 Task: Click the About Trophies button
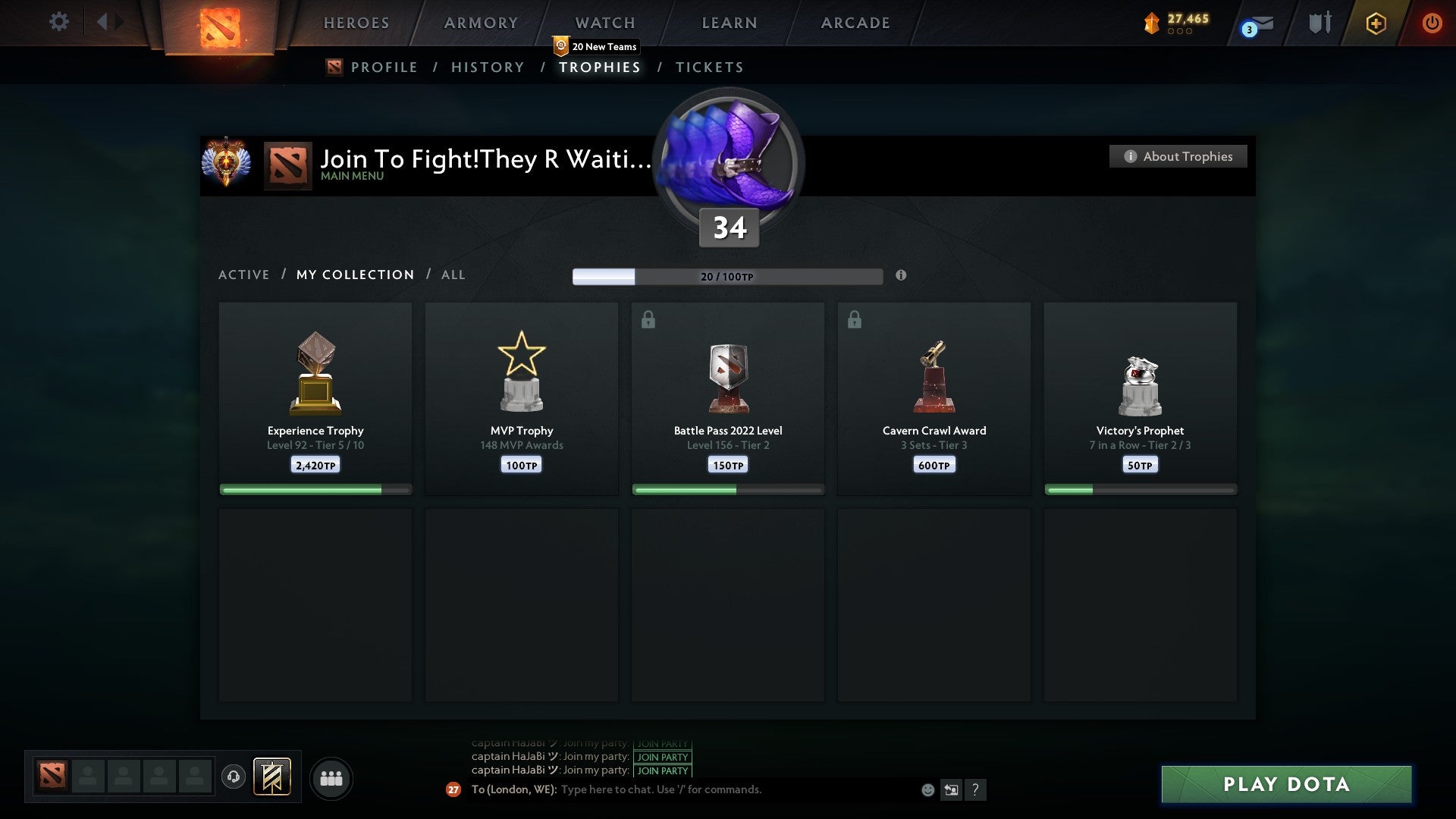1178,156
